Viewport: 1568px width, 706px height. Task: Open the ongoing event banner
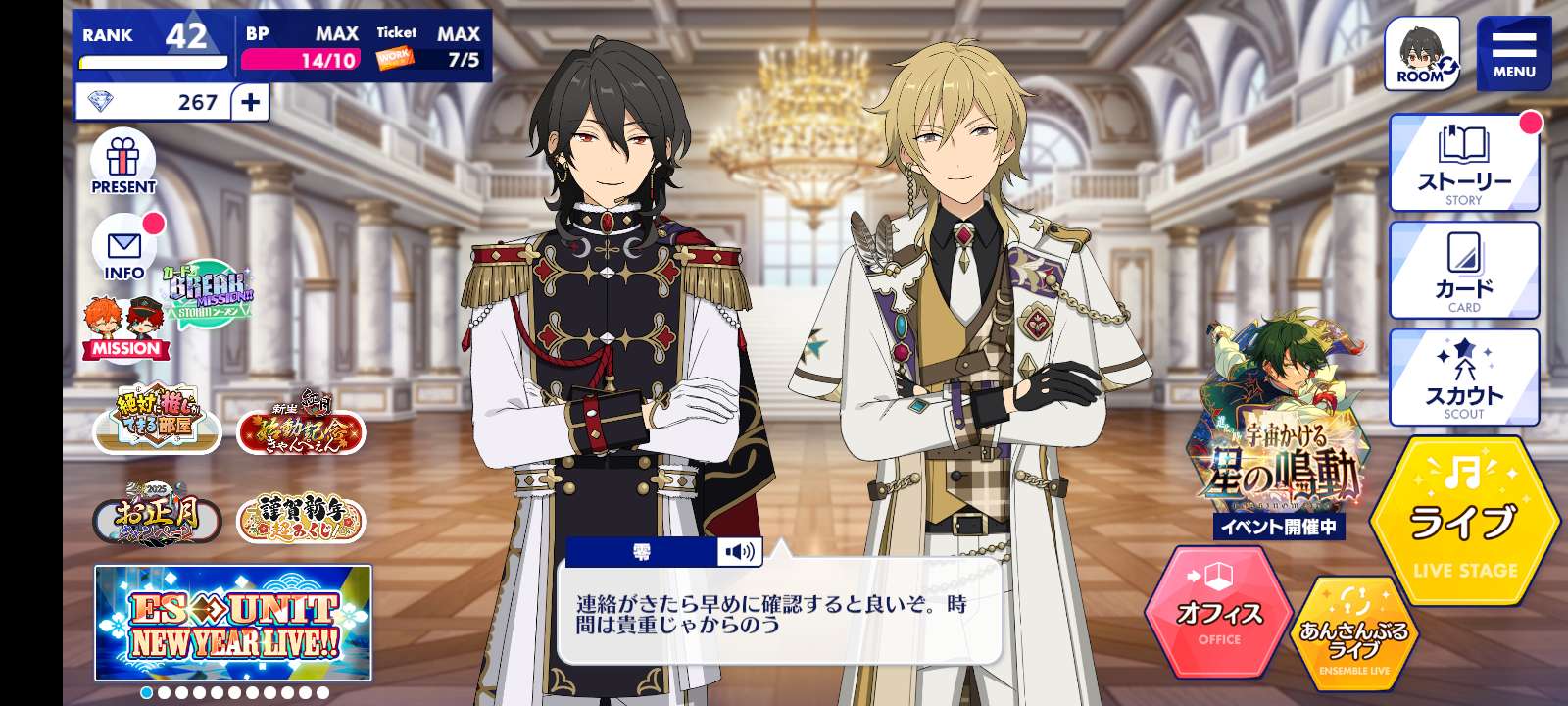coord(1278,431)
